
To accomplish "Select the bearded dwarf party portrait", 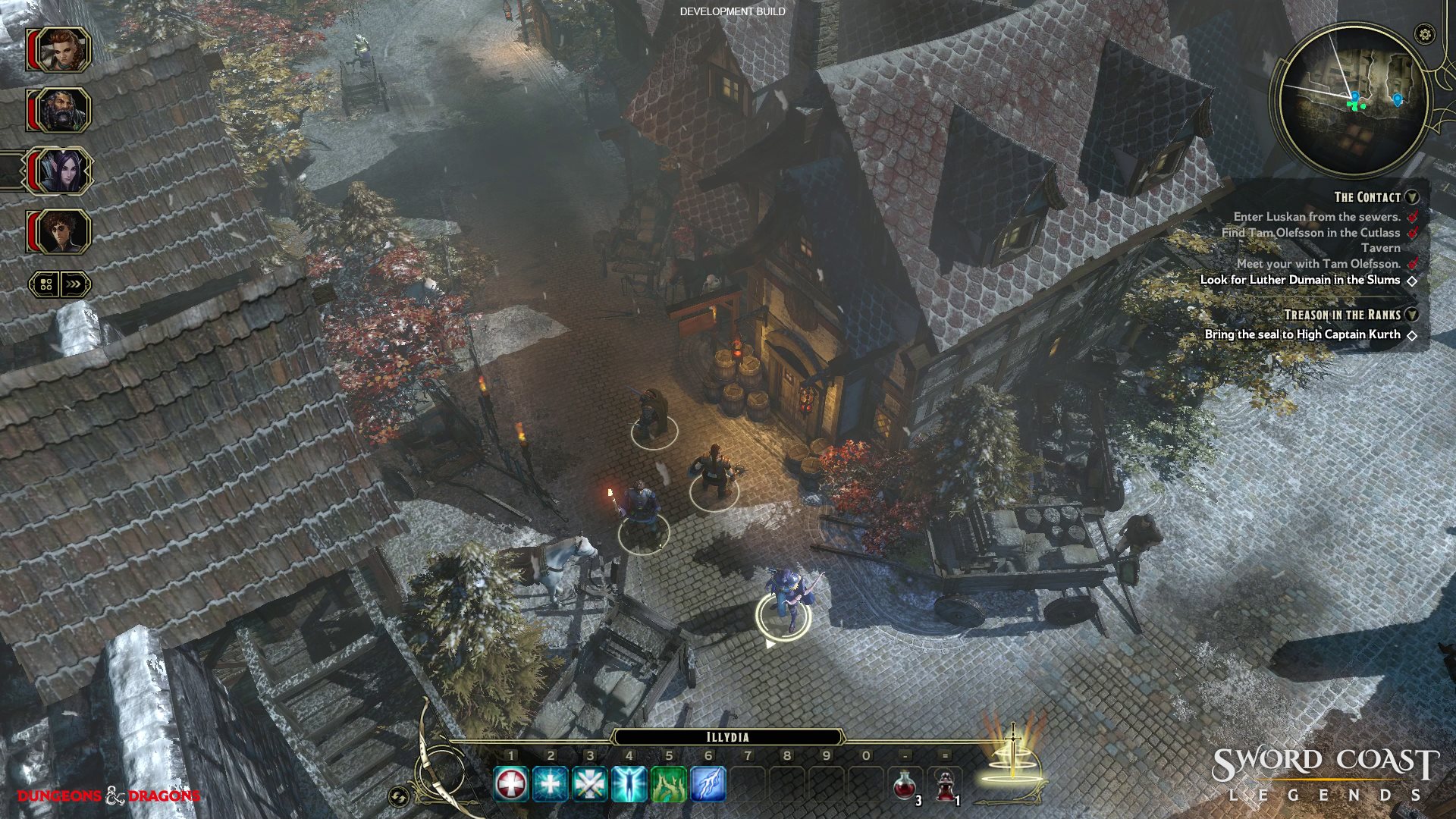I will coord(61,111).
